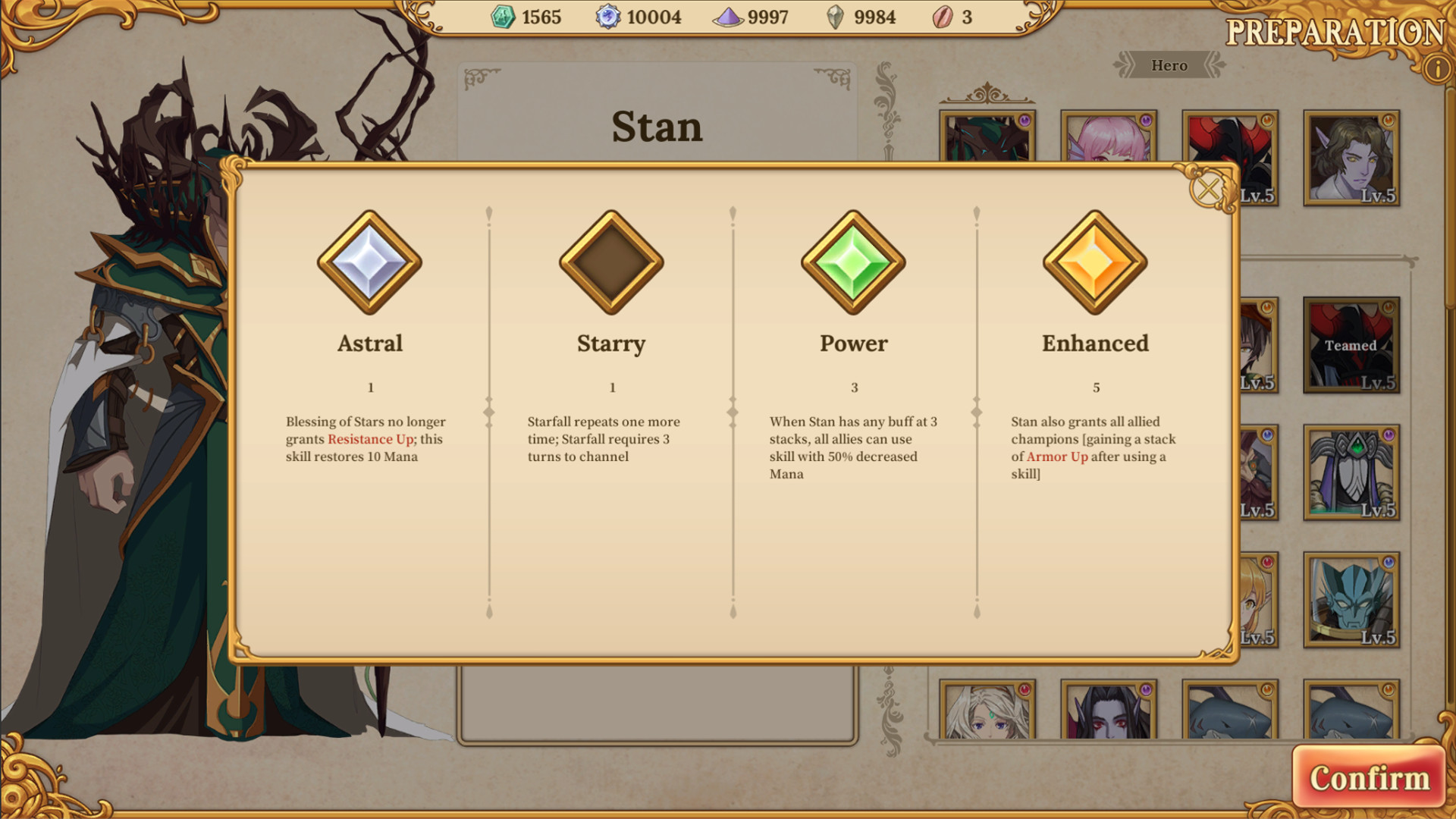Toggle the Power green talent gem
1456x819 pixels.
click(855, 262)
